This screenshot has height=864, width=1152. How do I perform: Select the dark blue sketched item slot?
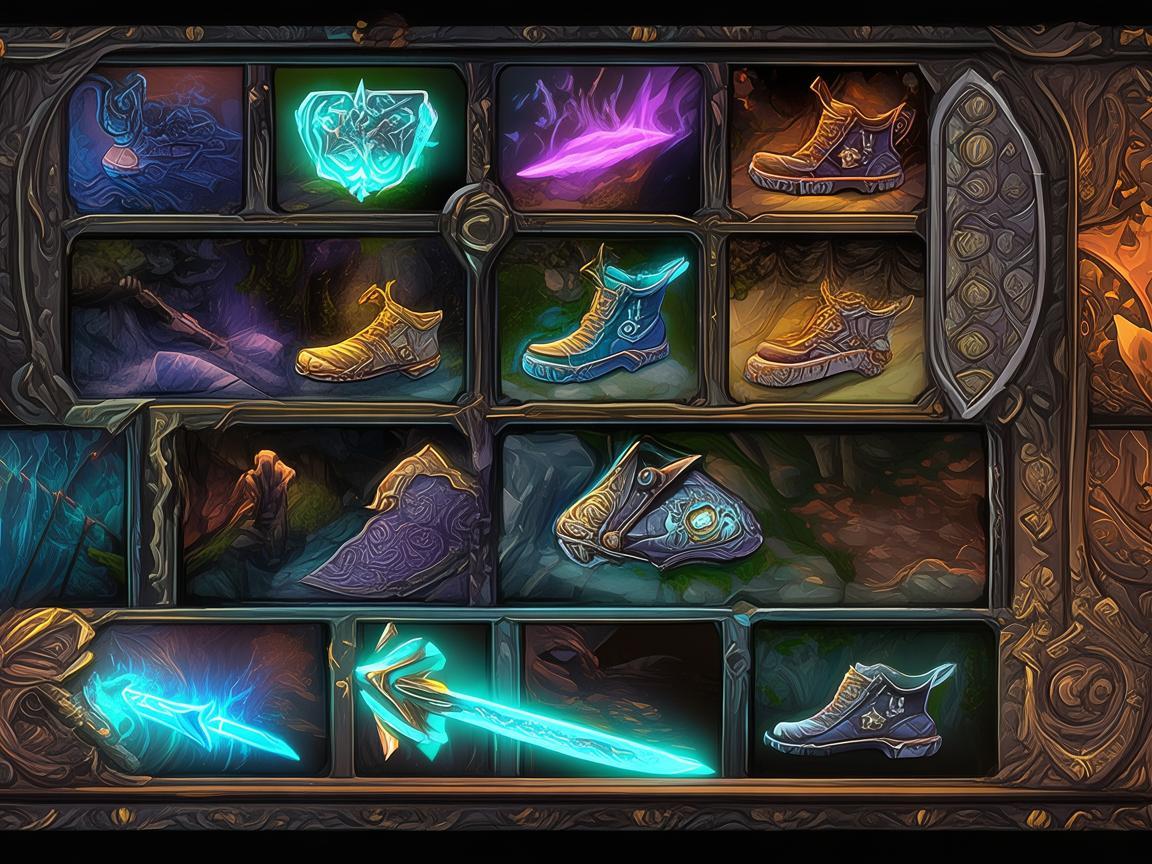click(156, 140)
